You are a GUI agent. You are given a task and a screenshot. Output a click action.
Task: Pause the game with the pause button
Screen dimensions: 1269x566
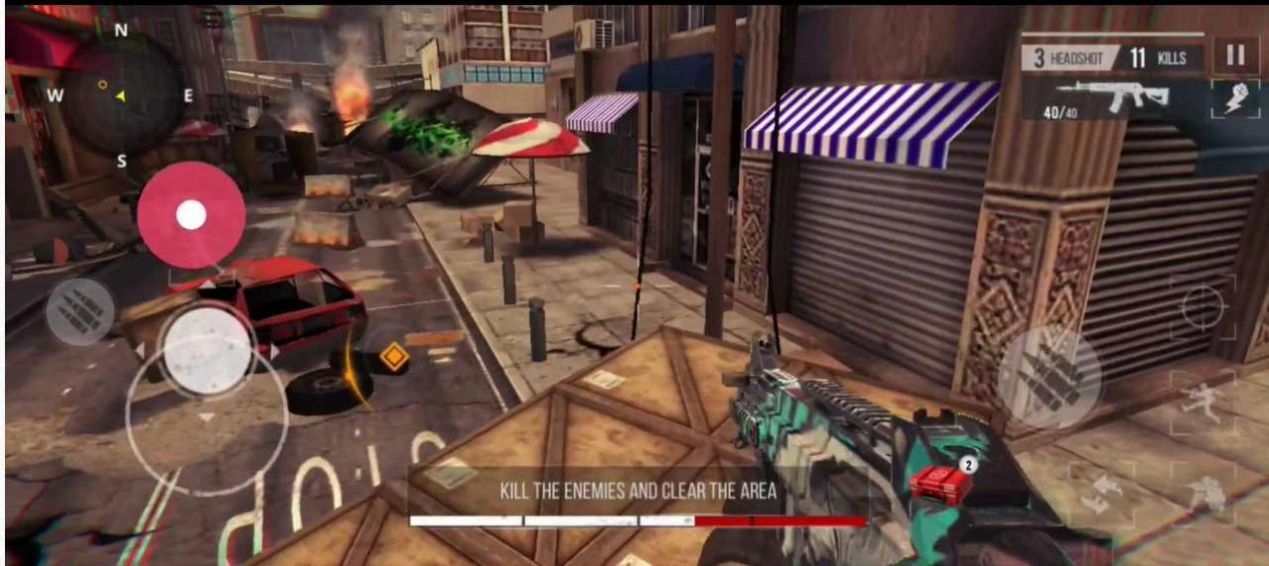coord(1236,56)
